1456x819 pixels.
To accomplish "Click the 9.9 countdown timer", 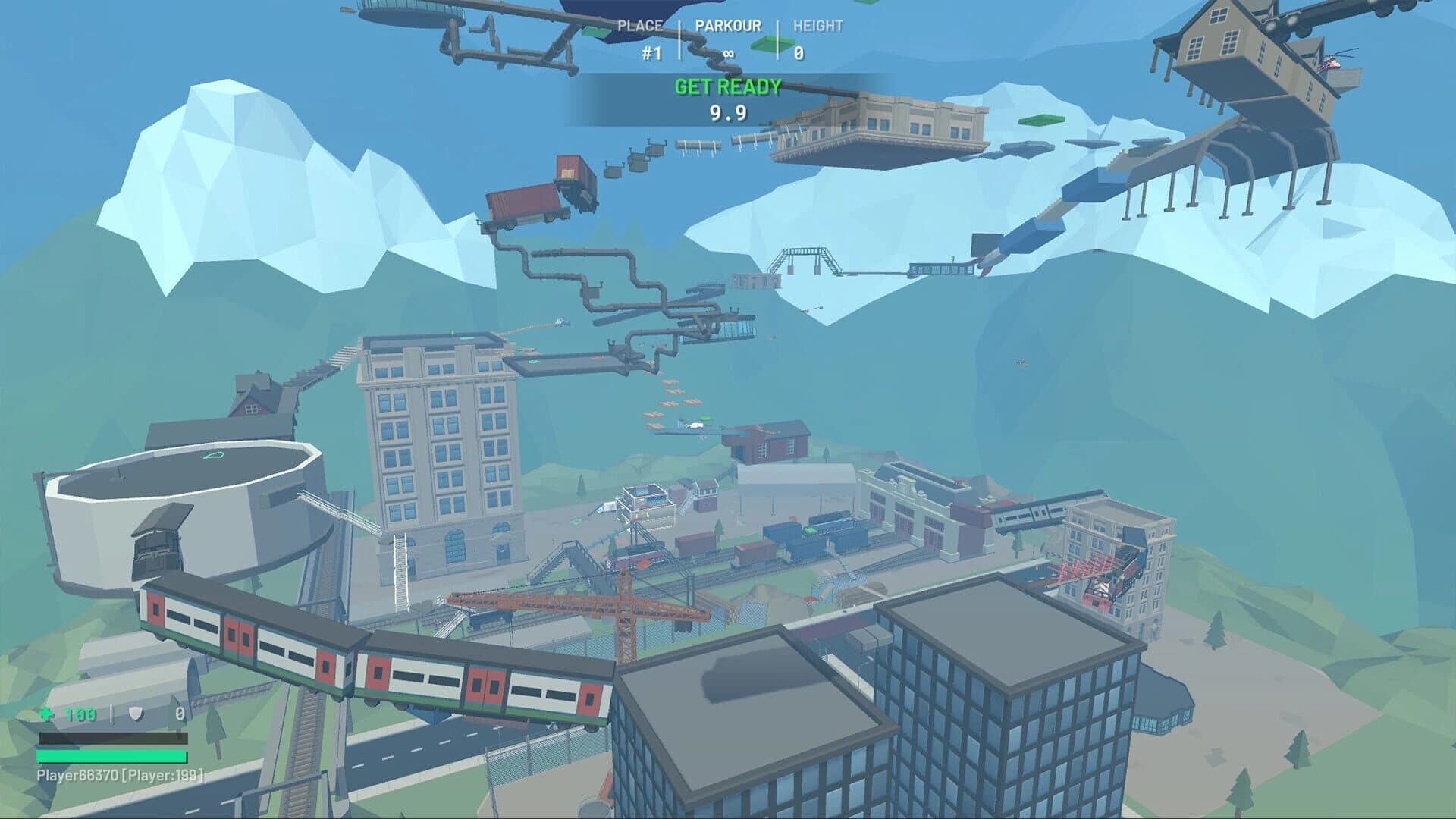I will pos(730,111).
